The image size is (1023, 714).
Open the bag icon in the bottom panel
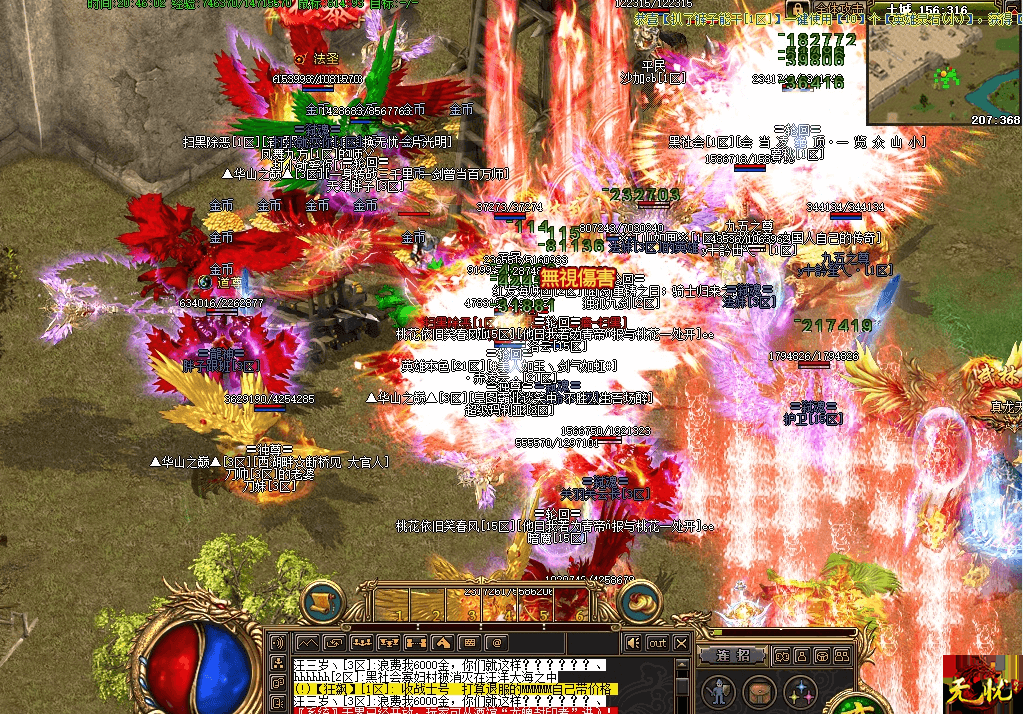(758, 691)
